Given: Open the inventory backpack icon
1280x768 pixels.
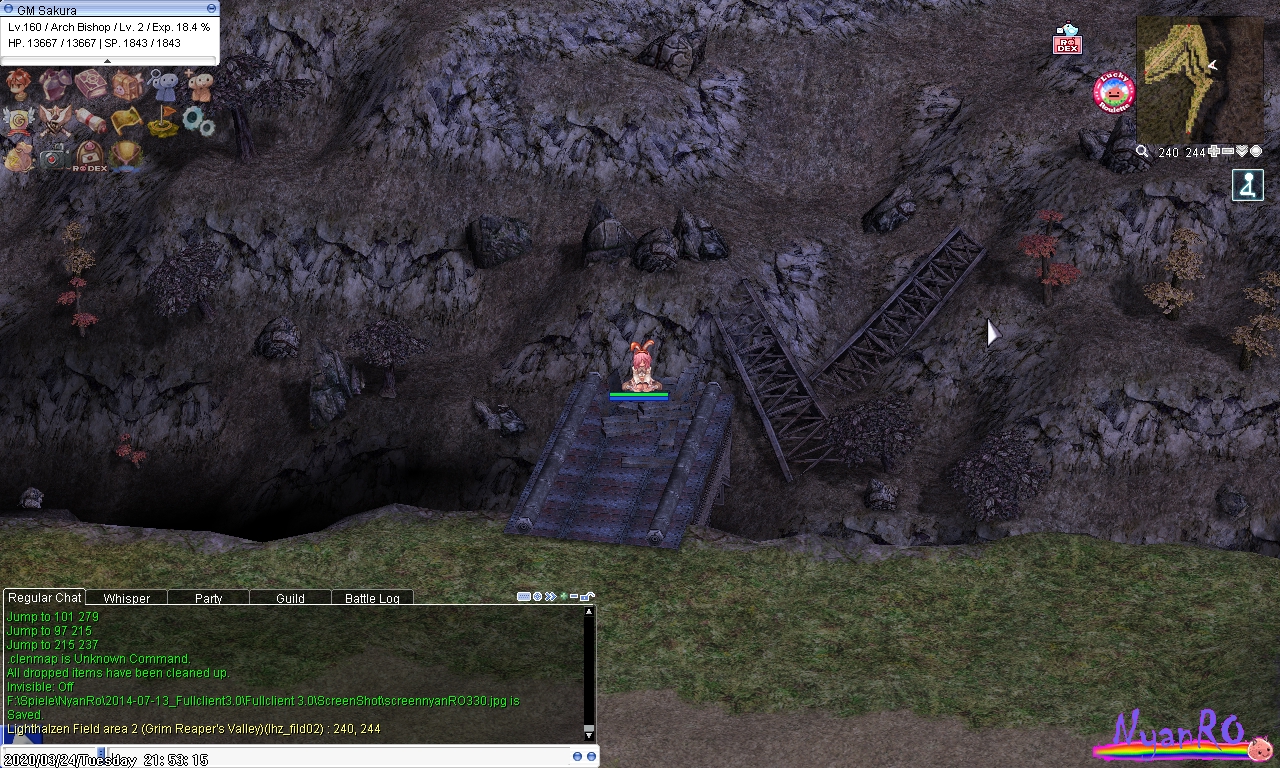Looking at the screenshot, I should [127, 85].
